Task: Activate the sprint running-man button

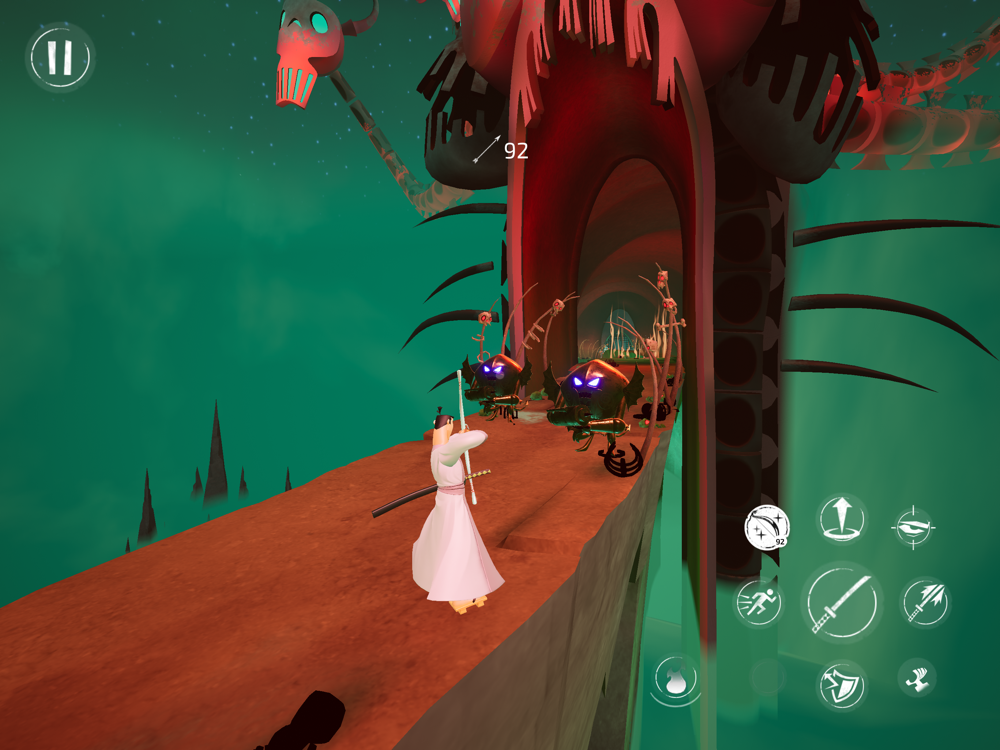Action: pos(758,603)
